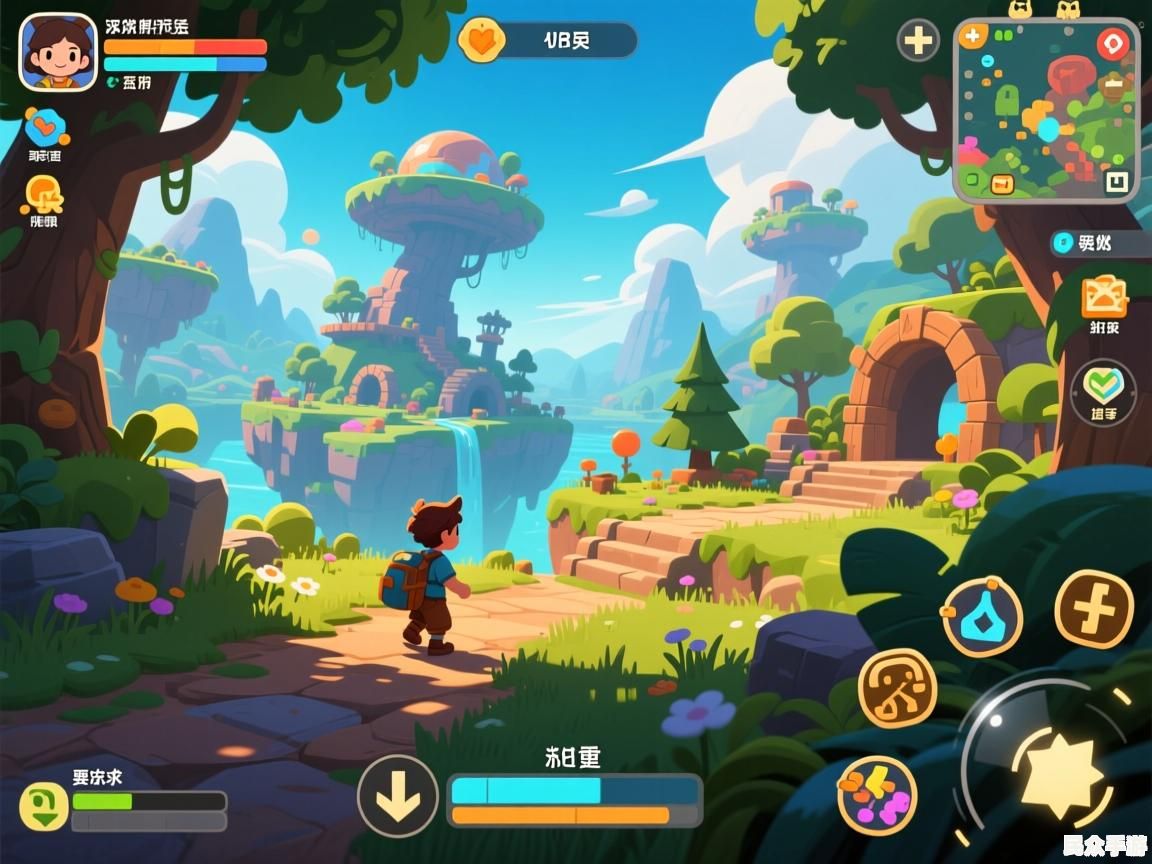Toggle the white square button on minimap
This screenshot has height=864, width=1152.
coord(1116,181)
